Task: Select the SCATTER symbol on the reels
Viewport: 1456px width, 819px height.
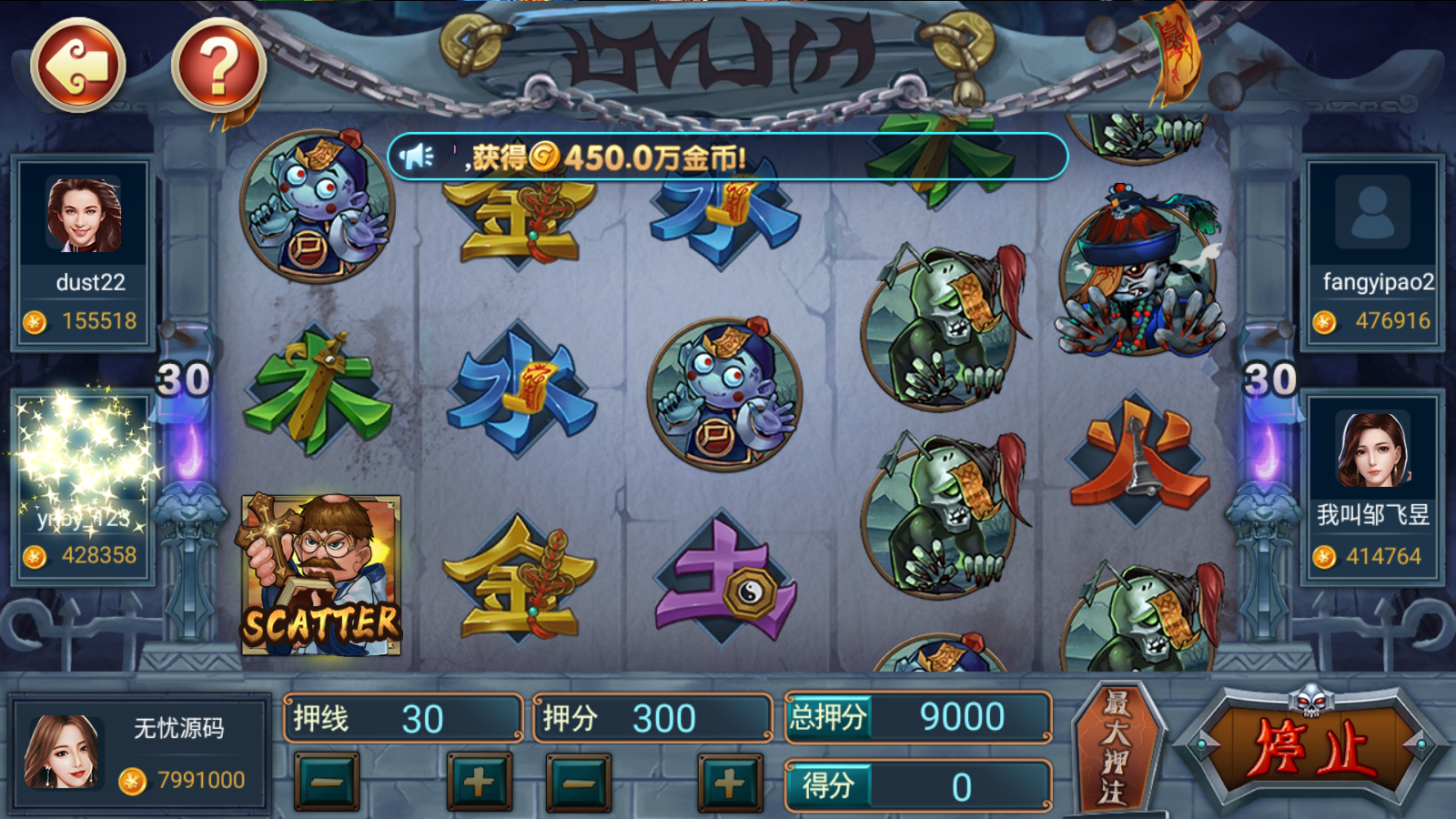Action: [x=323, y=573]
